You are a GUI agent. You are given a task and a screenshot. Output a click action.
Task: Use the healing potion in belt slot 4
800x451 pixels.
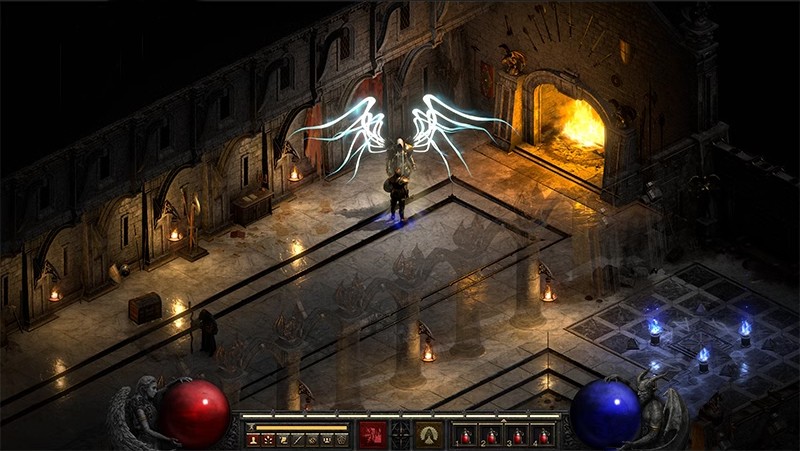click(544, 436)
